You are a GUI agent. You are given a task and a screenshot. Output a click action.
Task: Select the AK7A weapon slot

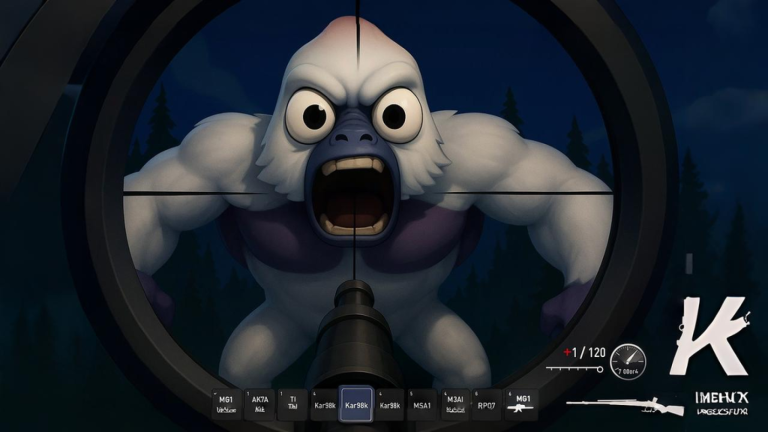click(259, 402)
